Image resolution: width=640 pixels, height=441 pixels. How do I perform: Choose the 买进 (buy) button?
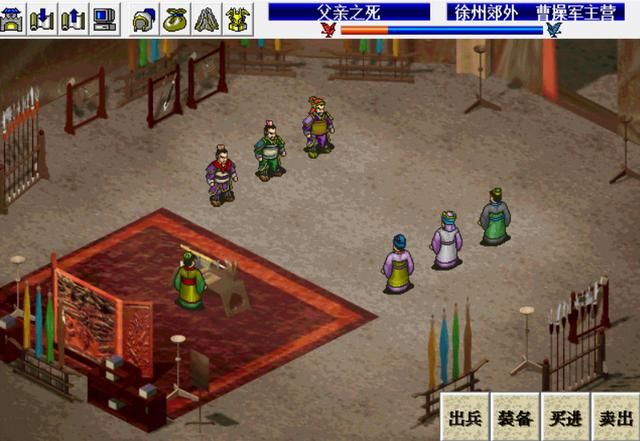coord(563,416)
